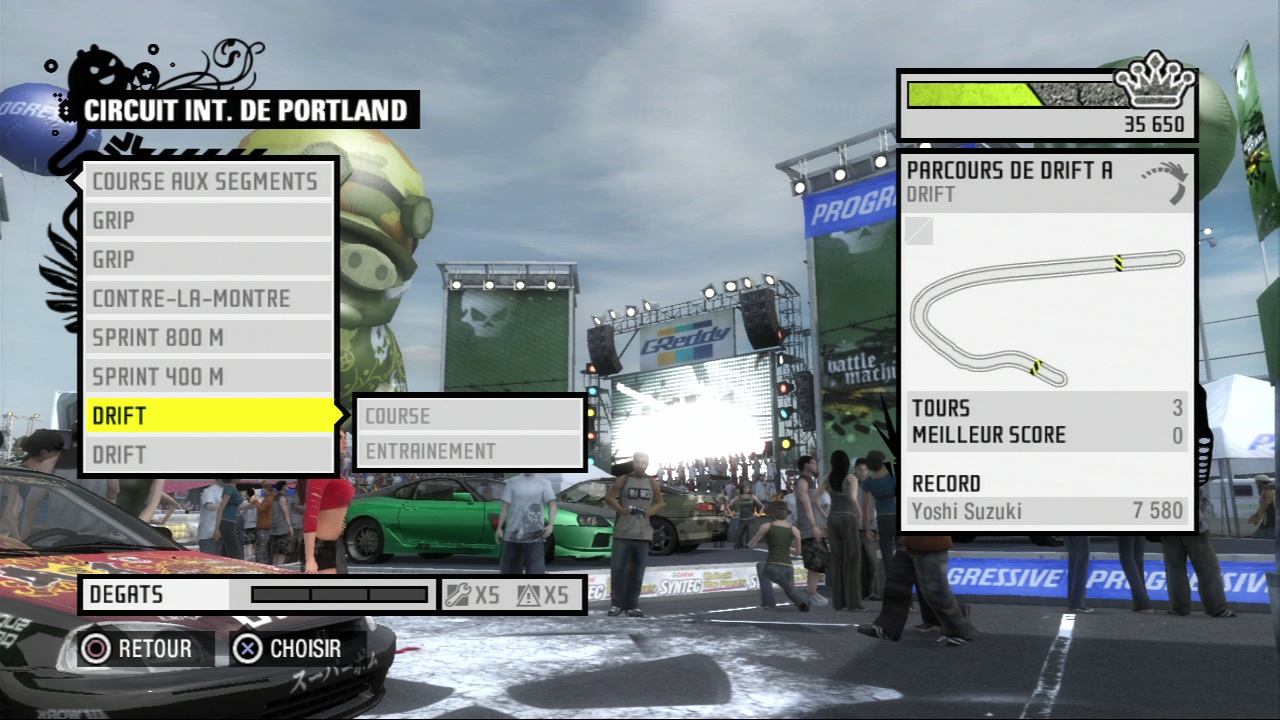Choose Course in the drift submenu
This screenshot has height=720, width=1280.
[469, 416]
